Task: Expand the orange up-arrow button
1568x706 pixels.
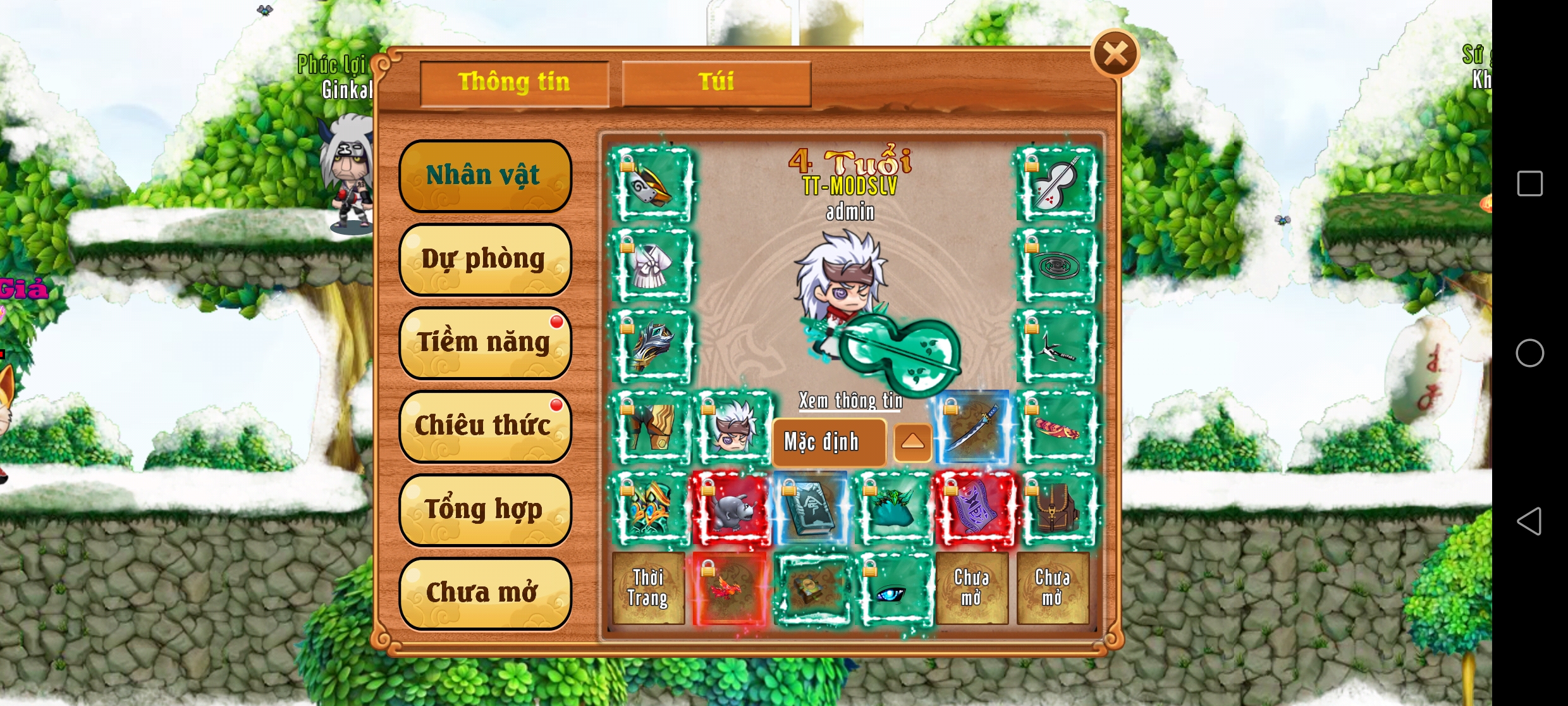Action: (912, 442)
